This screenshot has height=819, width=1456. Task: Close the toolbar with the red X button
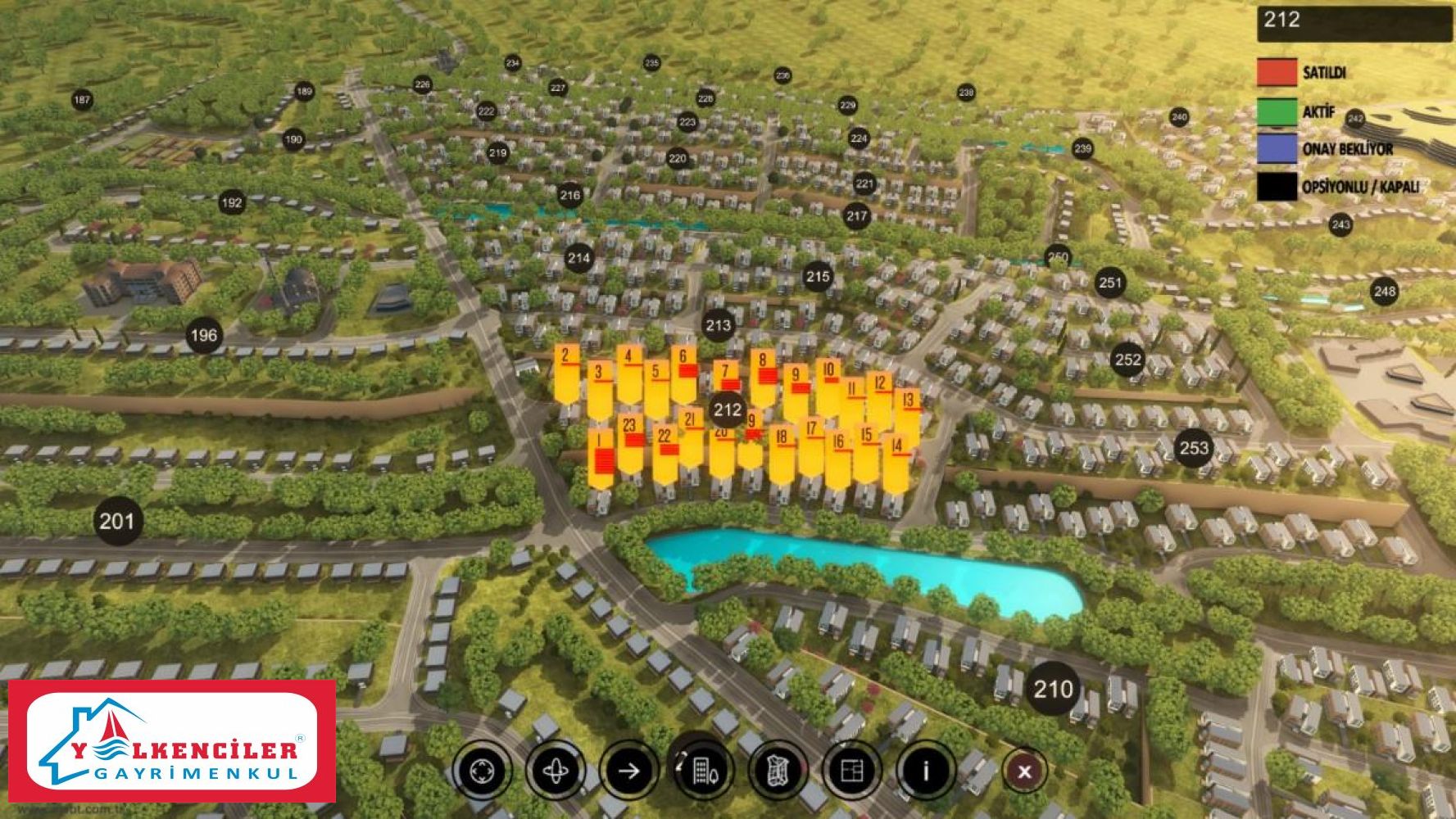click(1024, 771)
